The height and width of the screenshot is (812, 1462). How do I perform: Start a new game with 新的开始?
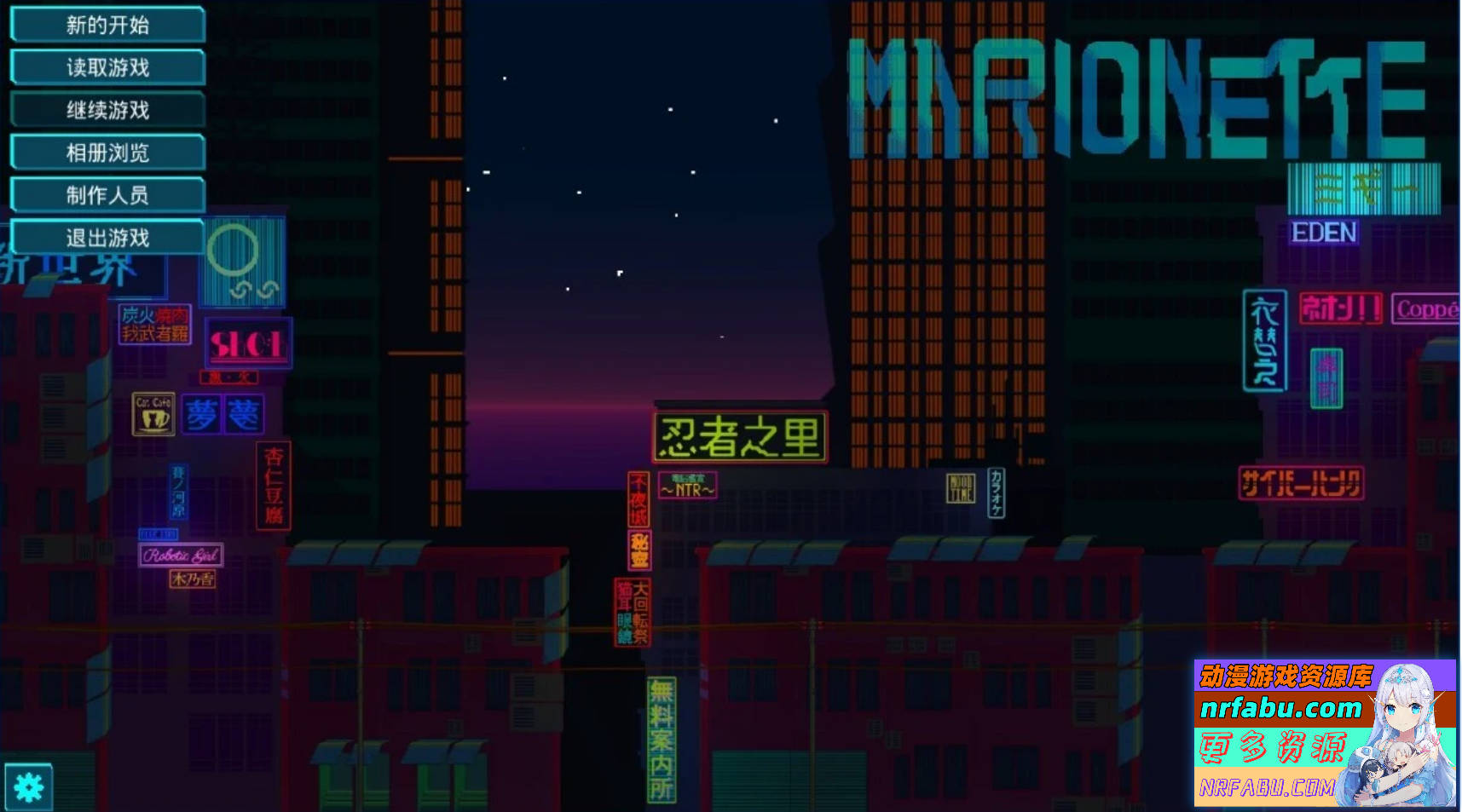tap(107, 25)
